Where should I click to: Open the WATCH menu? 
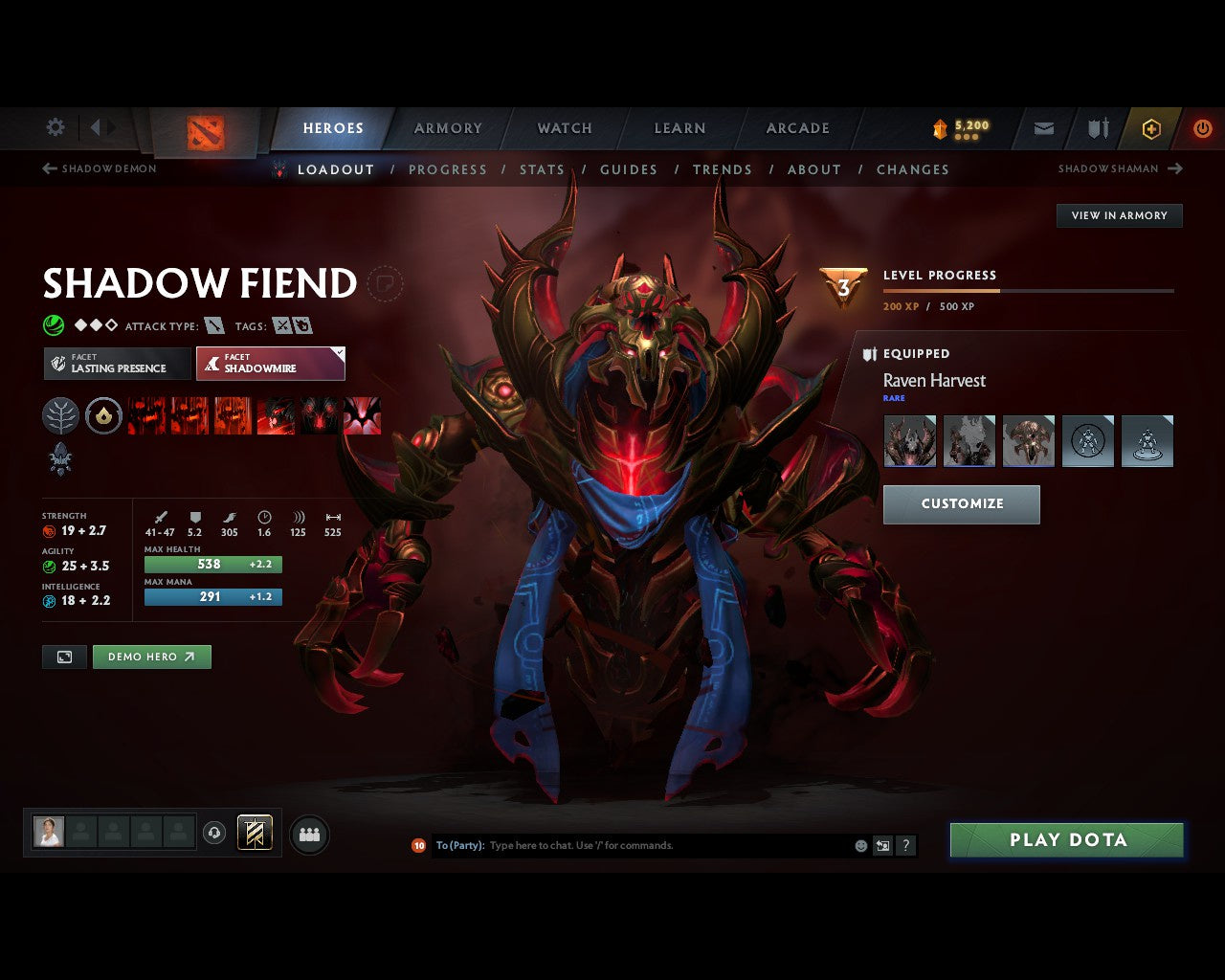click(564, 128)
